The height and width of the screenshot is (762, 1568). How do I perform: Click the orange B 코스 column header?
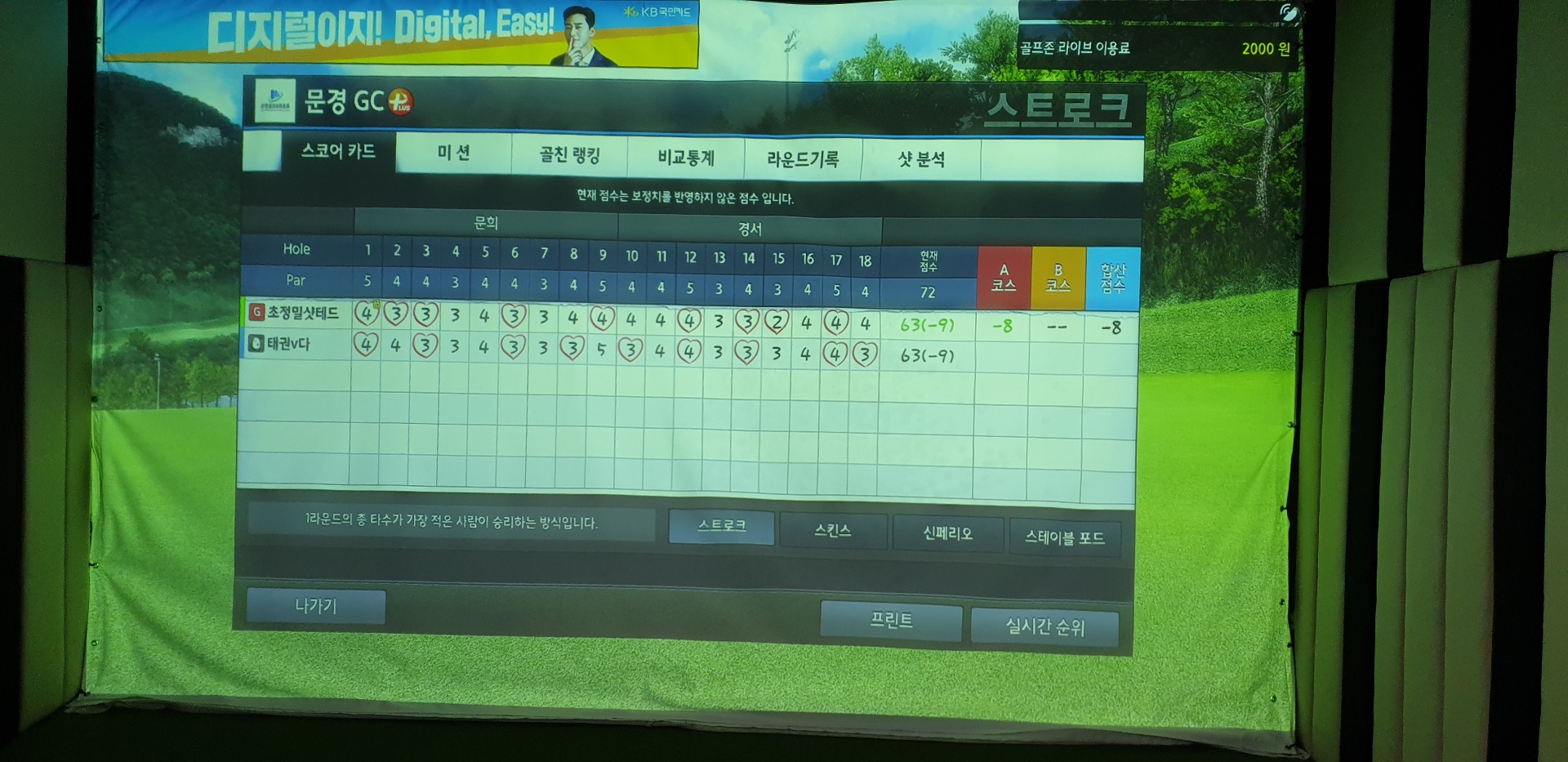(x=1058, y=279)
